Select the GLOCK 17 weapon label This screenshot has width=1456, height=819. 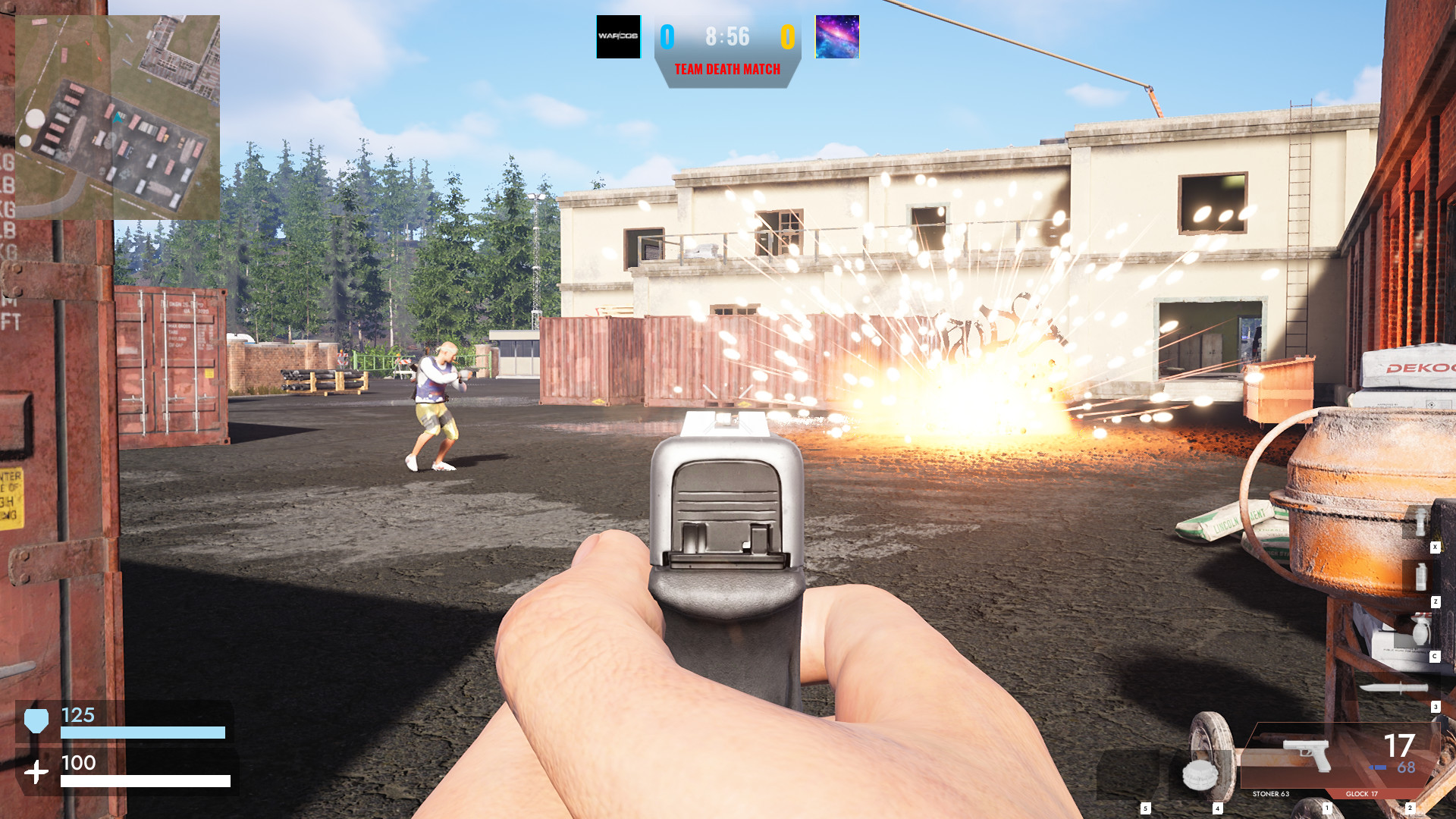click(1361, 794)
